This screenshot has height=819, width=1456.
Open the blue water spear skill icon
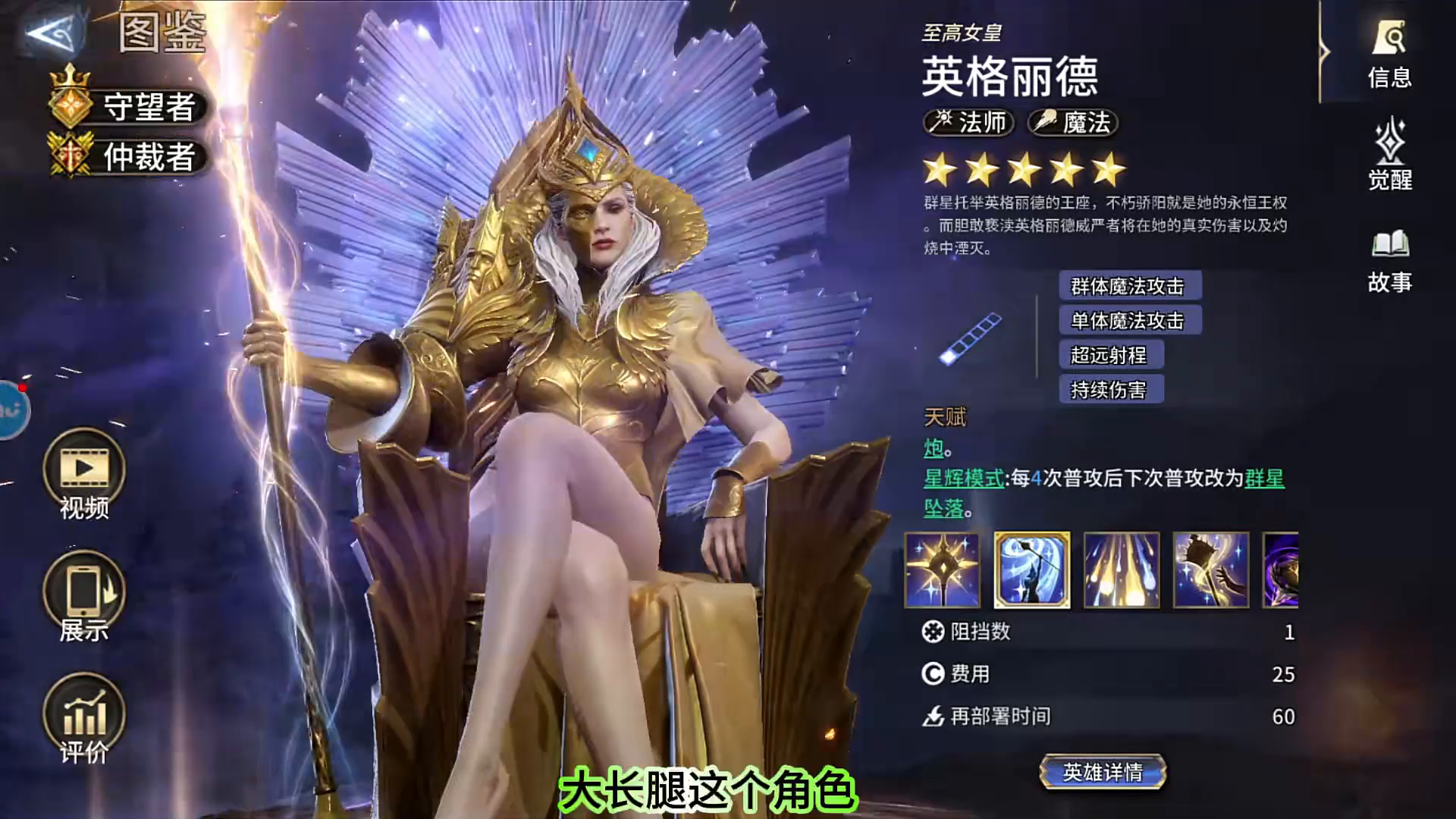pos(1033,570)
